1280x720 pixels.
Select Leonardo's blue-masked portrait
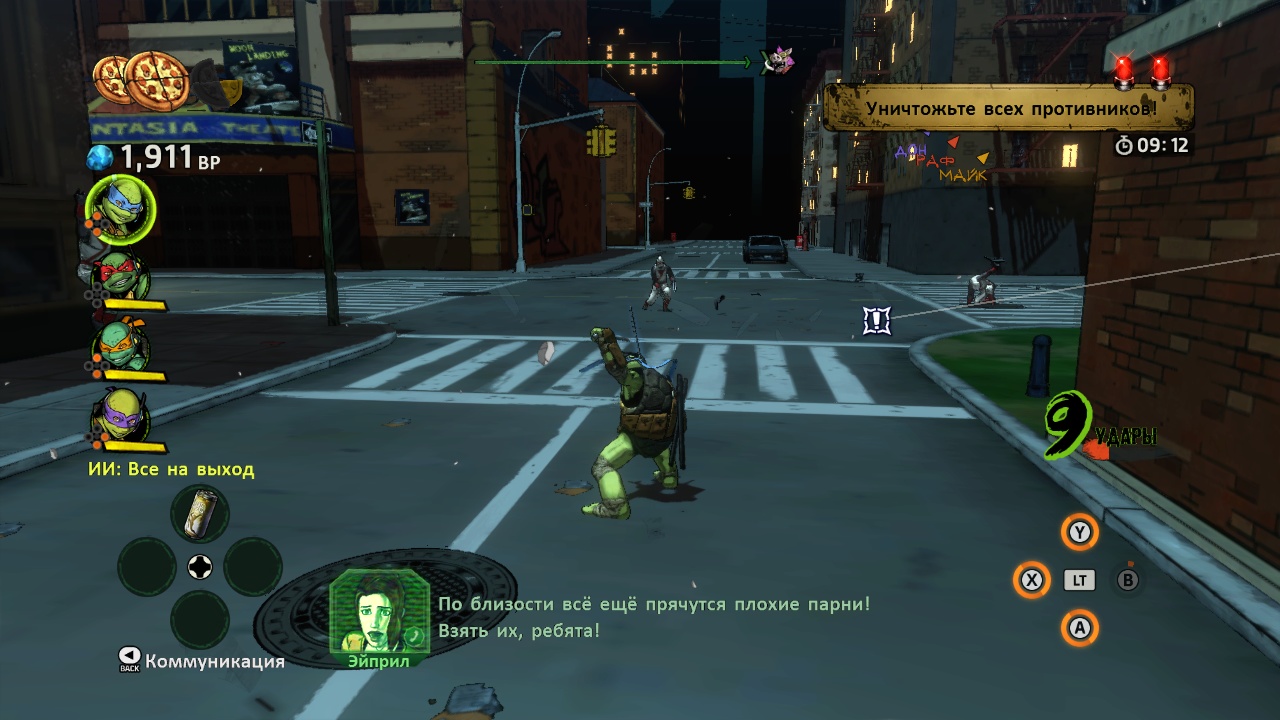[120, 207]
